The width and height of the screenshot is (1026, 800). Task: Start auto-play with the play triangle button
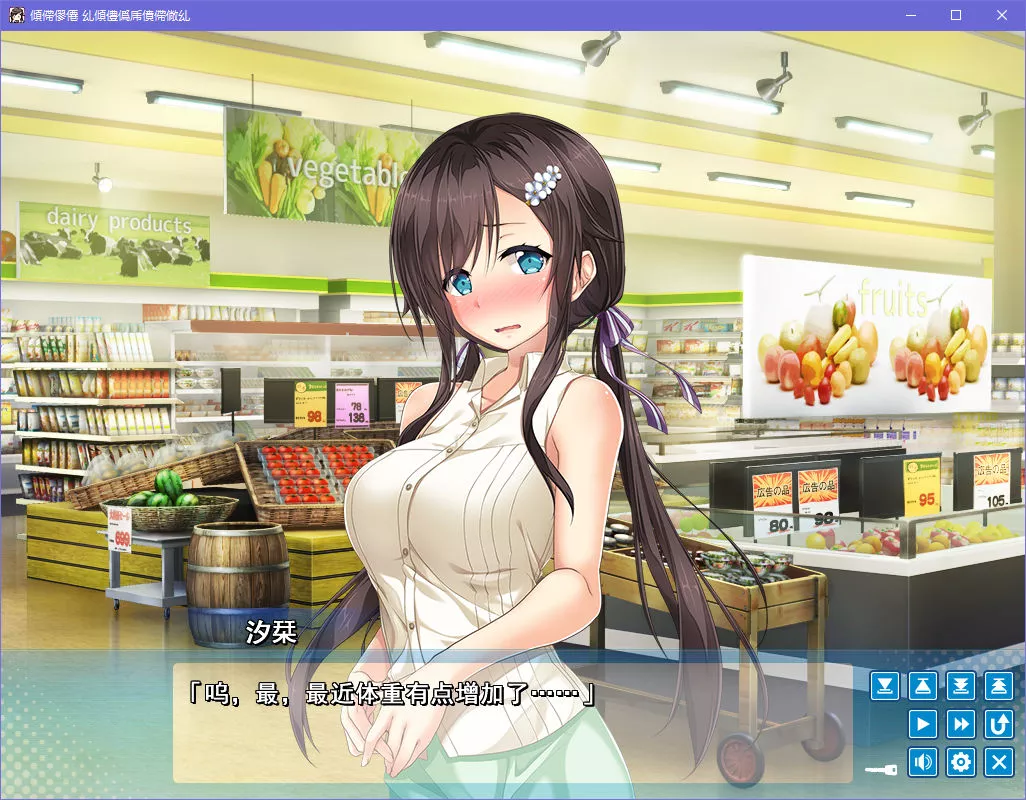click(923, 724)
